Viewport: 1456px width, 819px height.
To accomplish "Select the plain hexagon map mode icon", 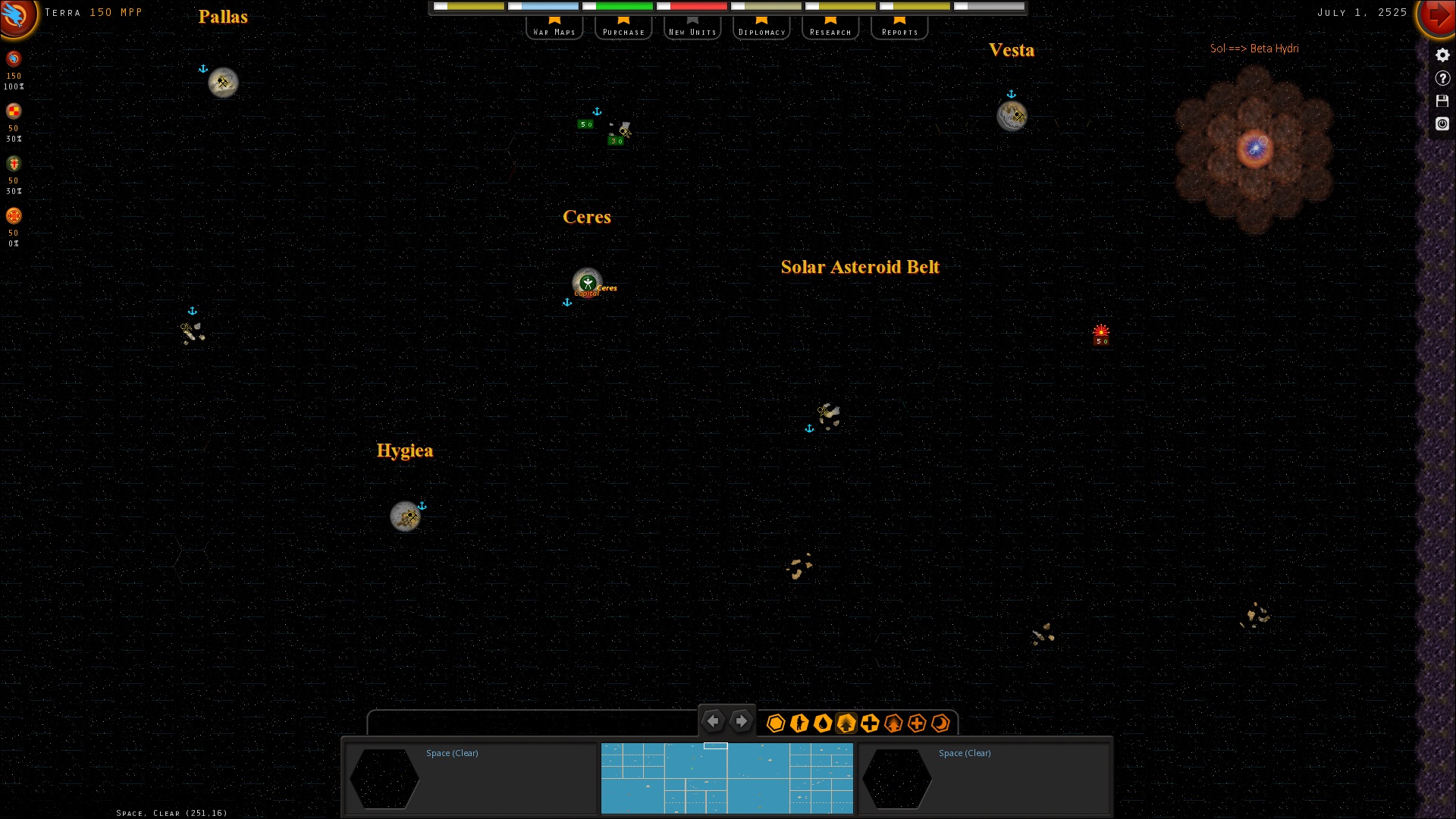I will [x=776, y=723].
